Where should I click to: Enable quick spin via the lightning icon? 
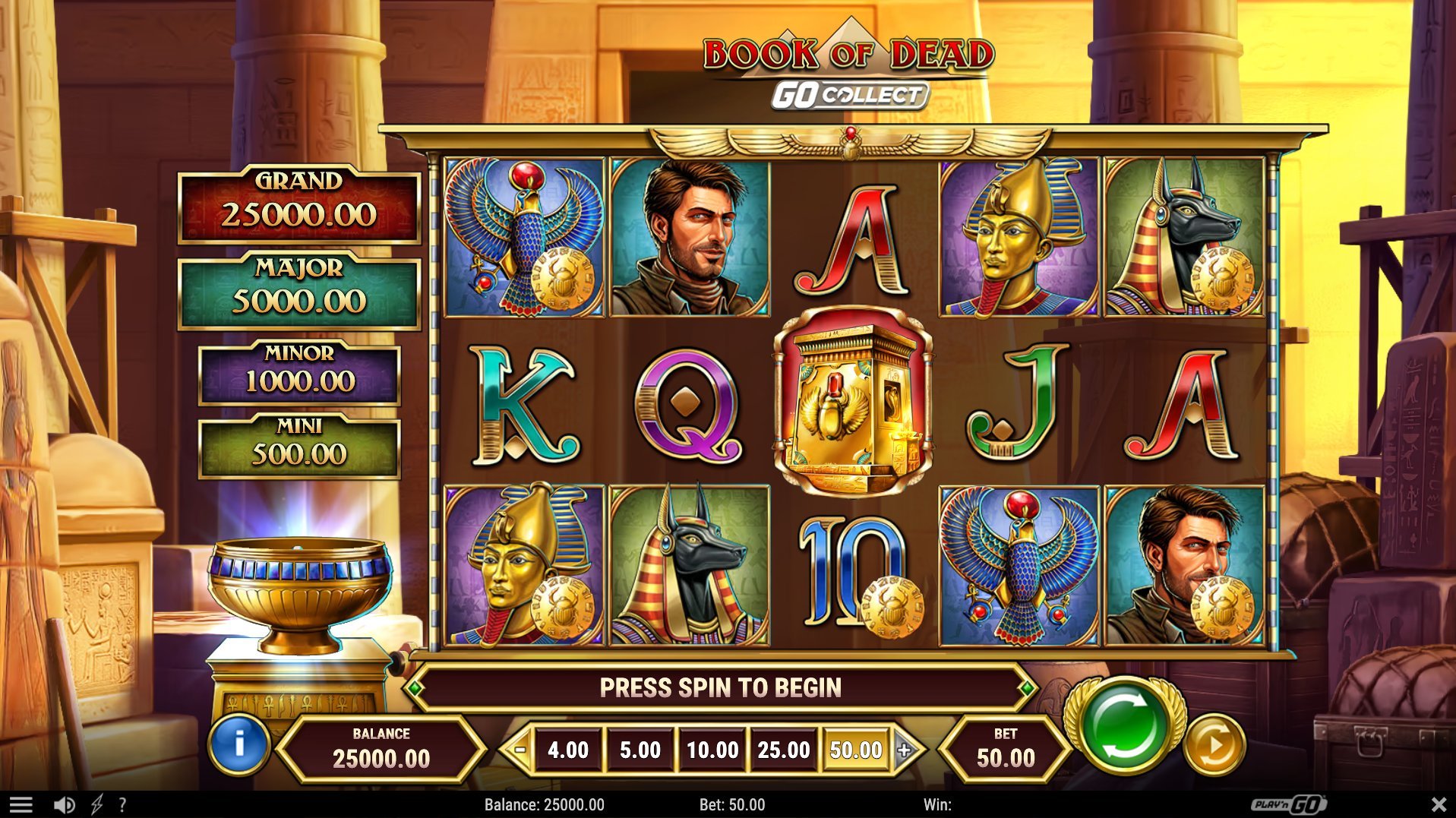(x=96, y=804)
